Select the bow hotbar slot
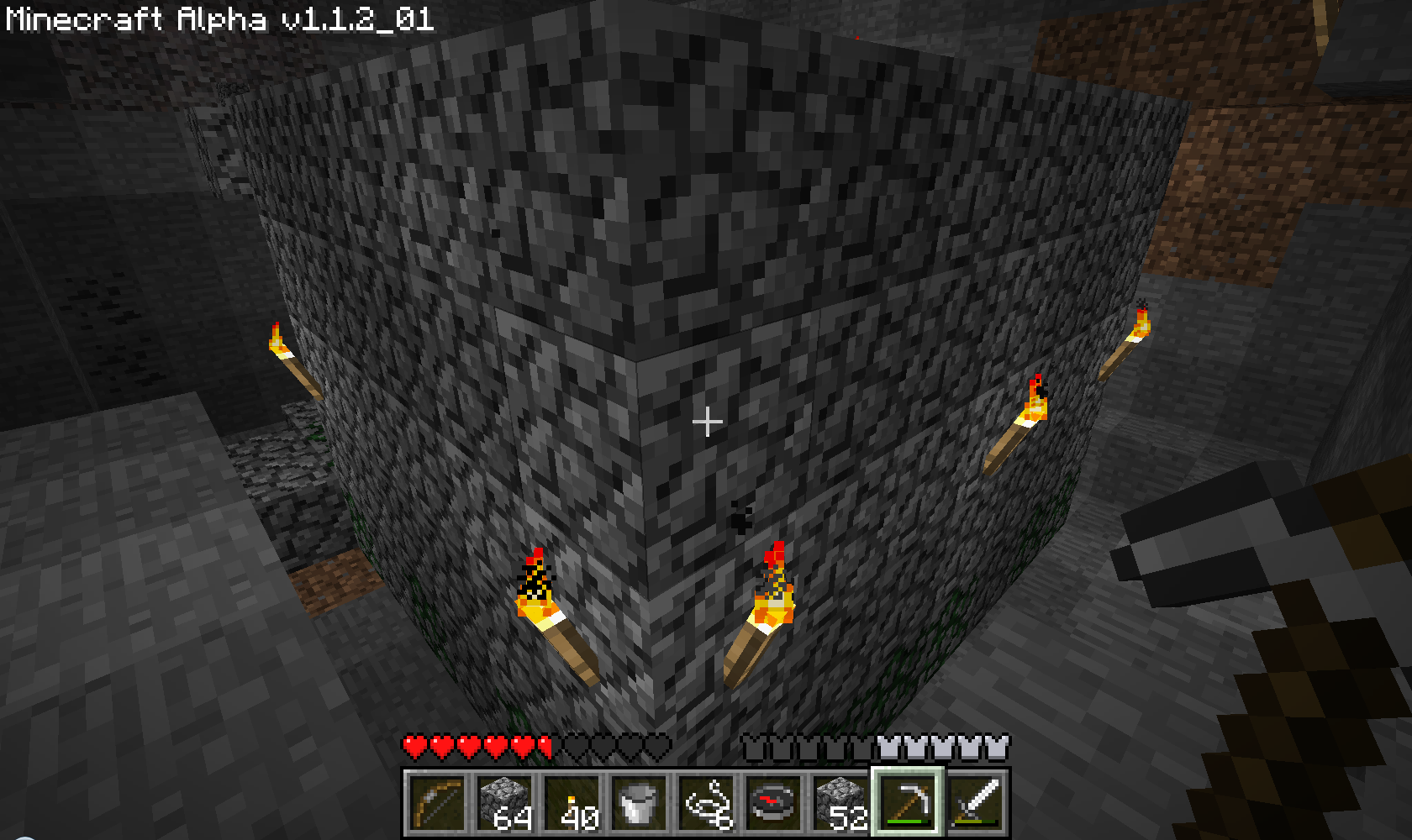1412x840 pixels. pos(437,802)
